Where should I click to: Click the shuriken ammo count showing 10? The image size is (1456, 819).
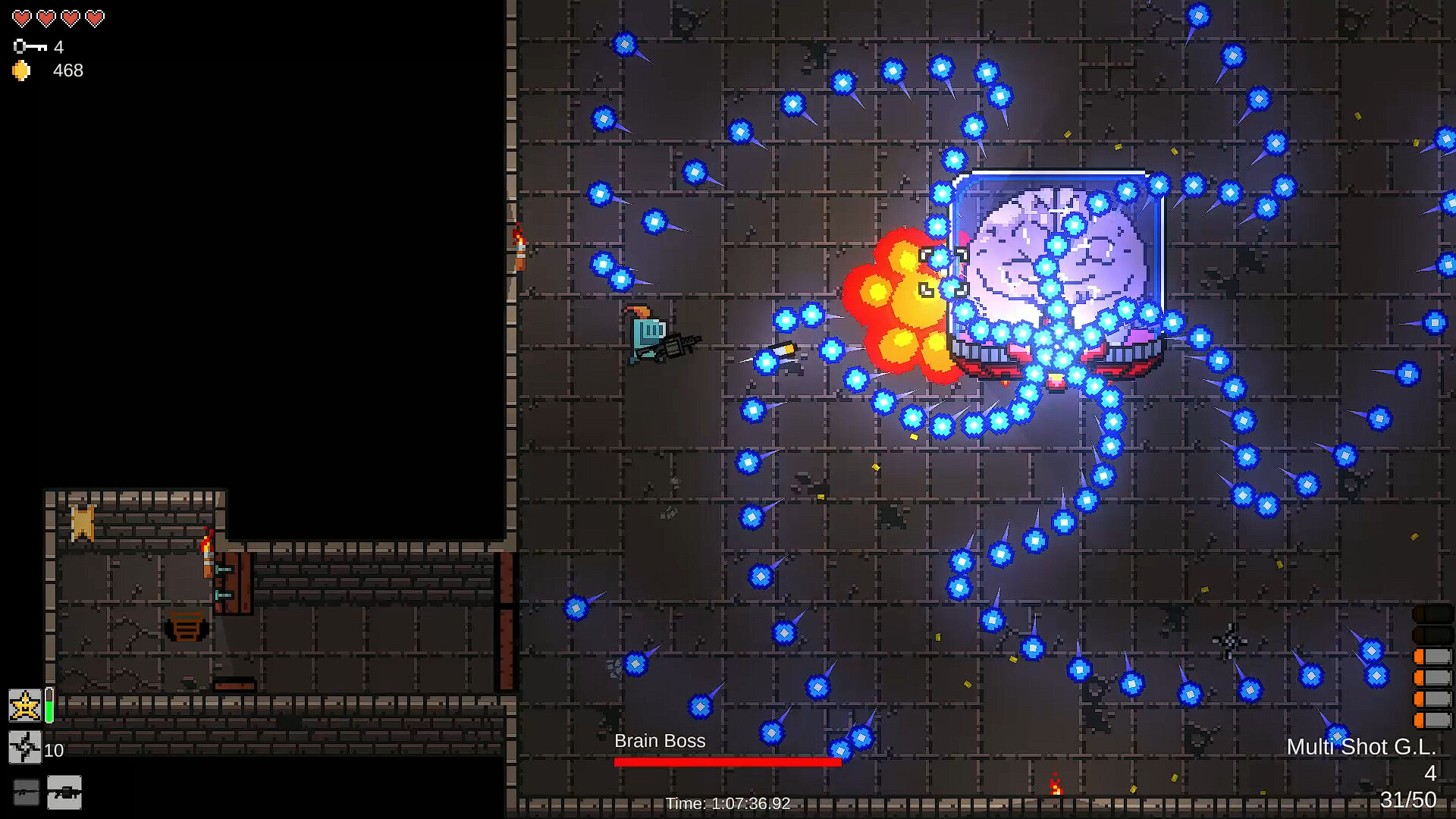tap(53, 751)
